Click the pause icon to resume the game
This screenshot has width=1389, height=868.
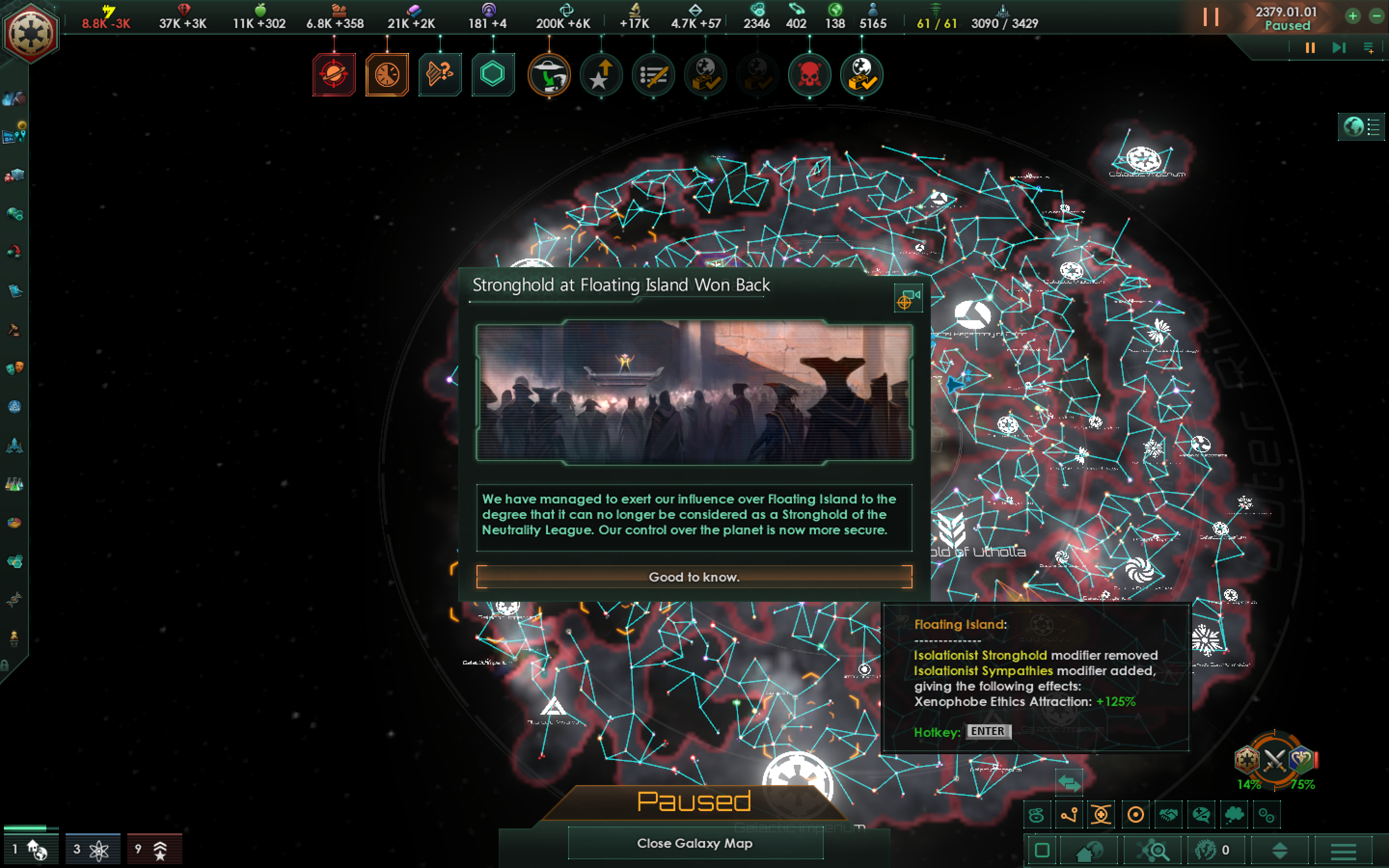pyautogui.click(x=1211, y=17)
